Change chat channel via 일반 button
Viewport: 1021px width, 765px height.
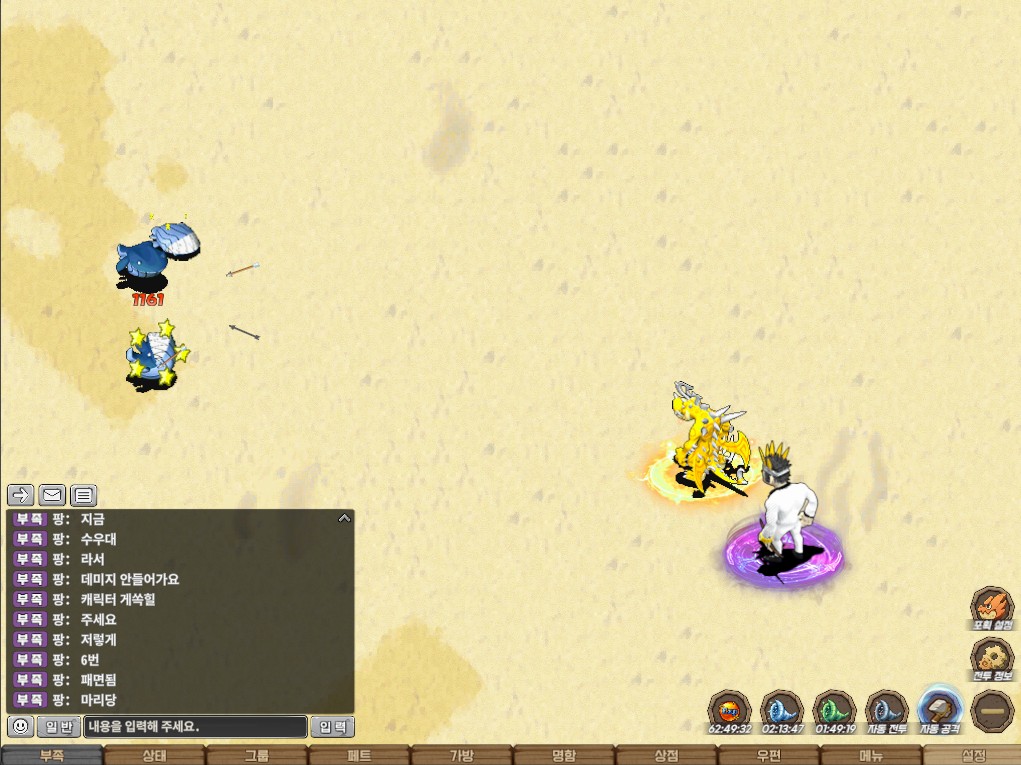59,727
